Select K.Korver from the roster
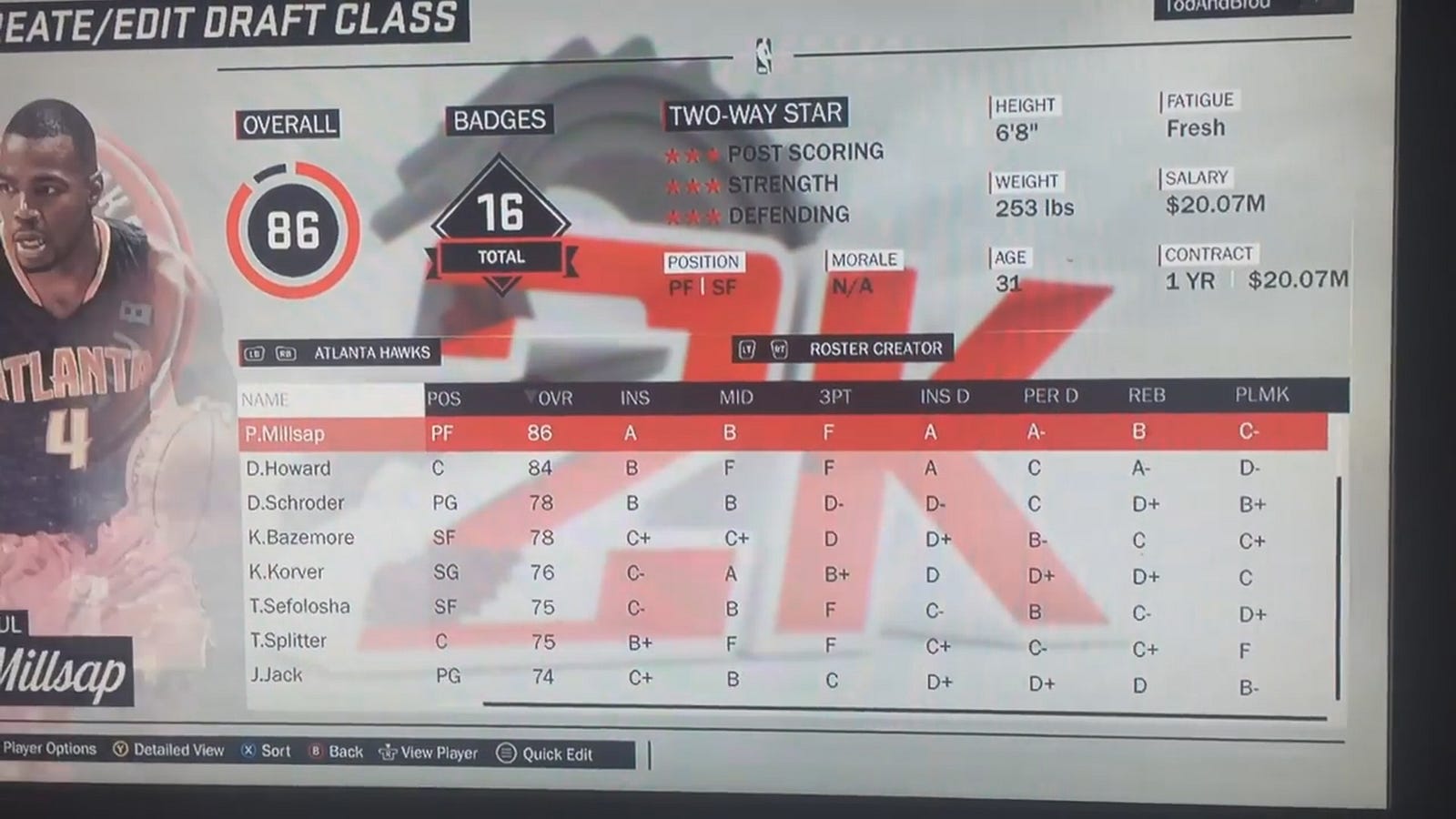 point(286,572)
